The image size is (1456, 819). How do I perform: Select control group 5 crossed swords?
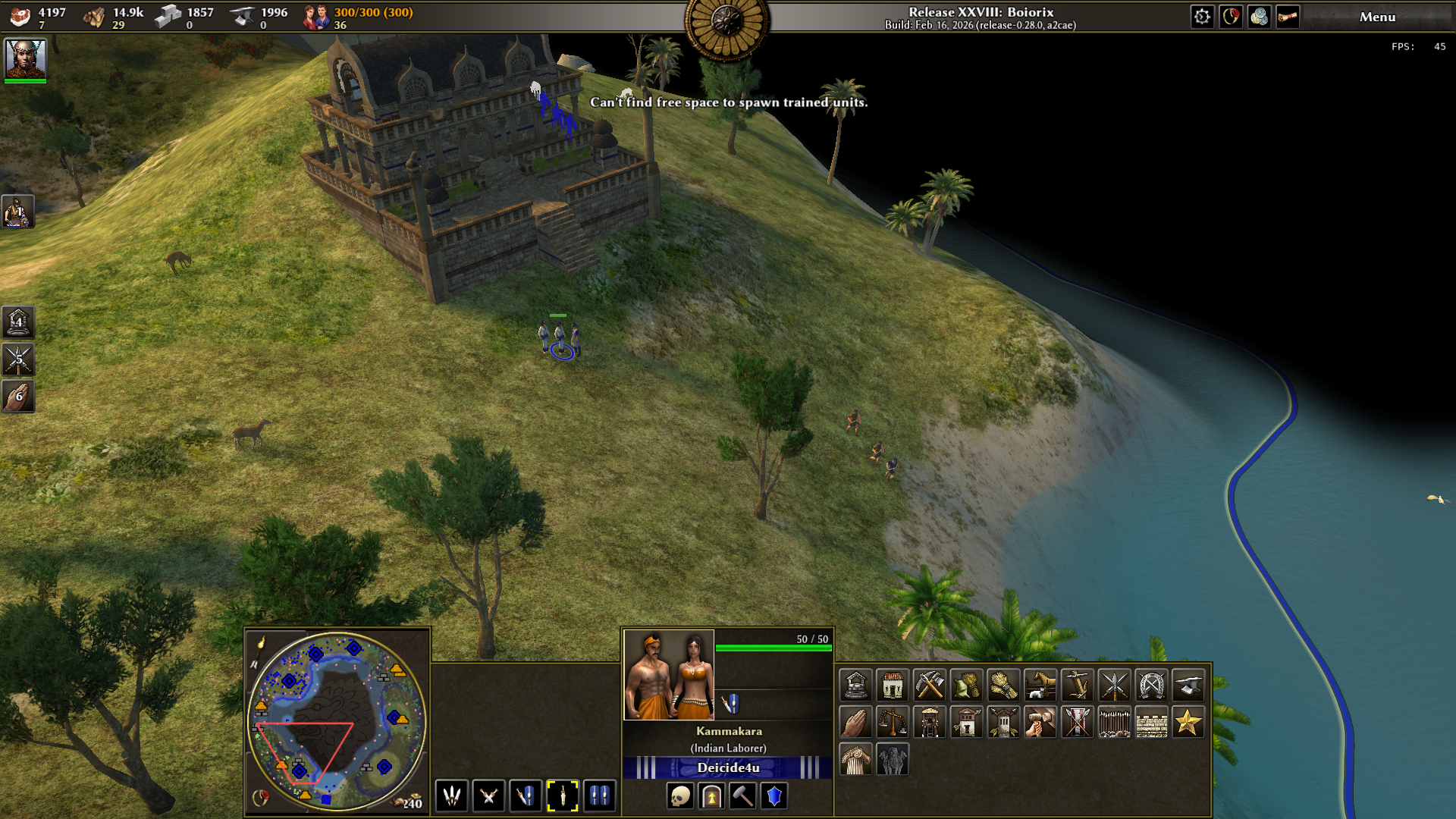pyautogui.click(x=18, y=359)
